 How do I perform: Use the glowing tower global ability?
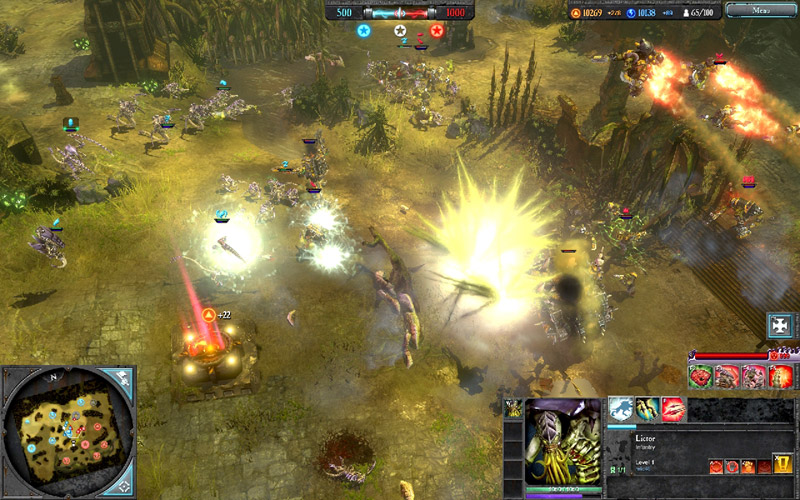(x=781, y=376)
